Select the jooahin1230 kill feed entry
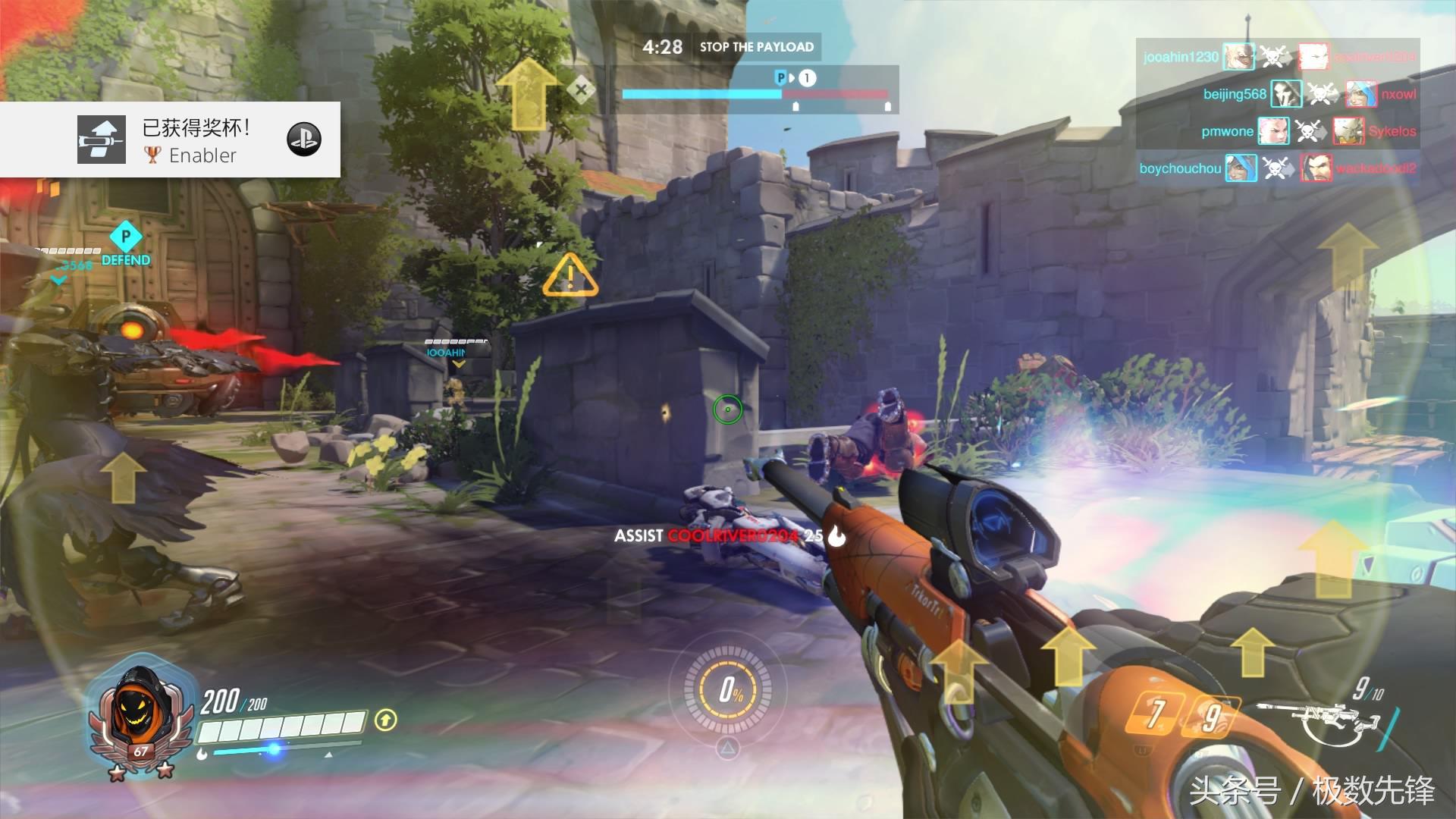This screenshot has width=1456, height=819. pos(1278,57)
